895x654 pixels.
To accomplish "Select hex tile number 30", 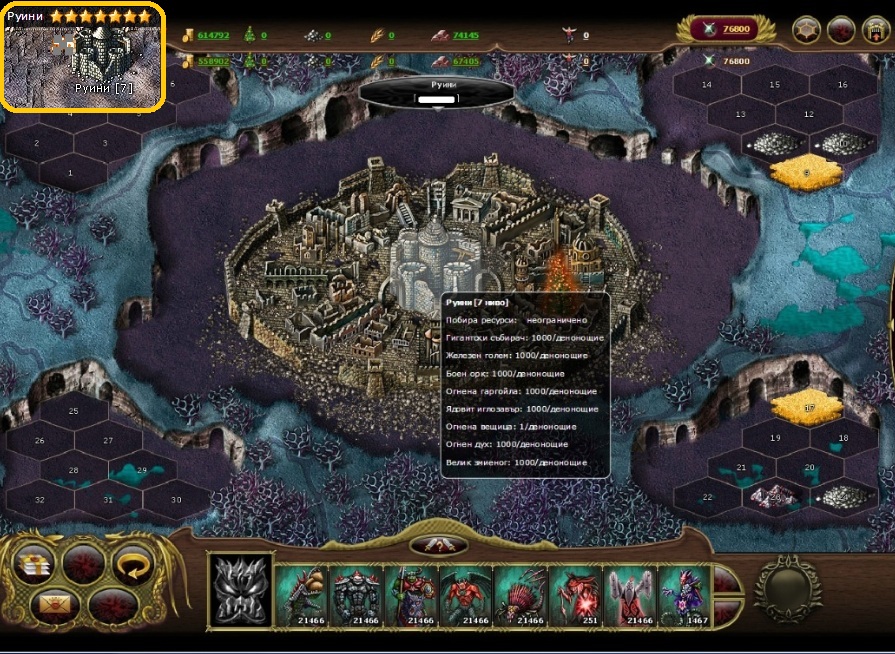I will point(177,499).
